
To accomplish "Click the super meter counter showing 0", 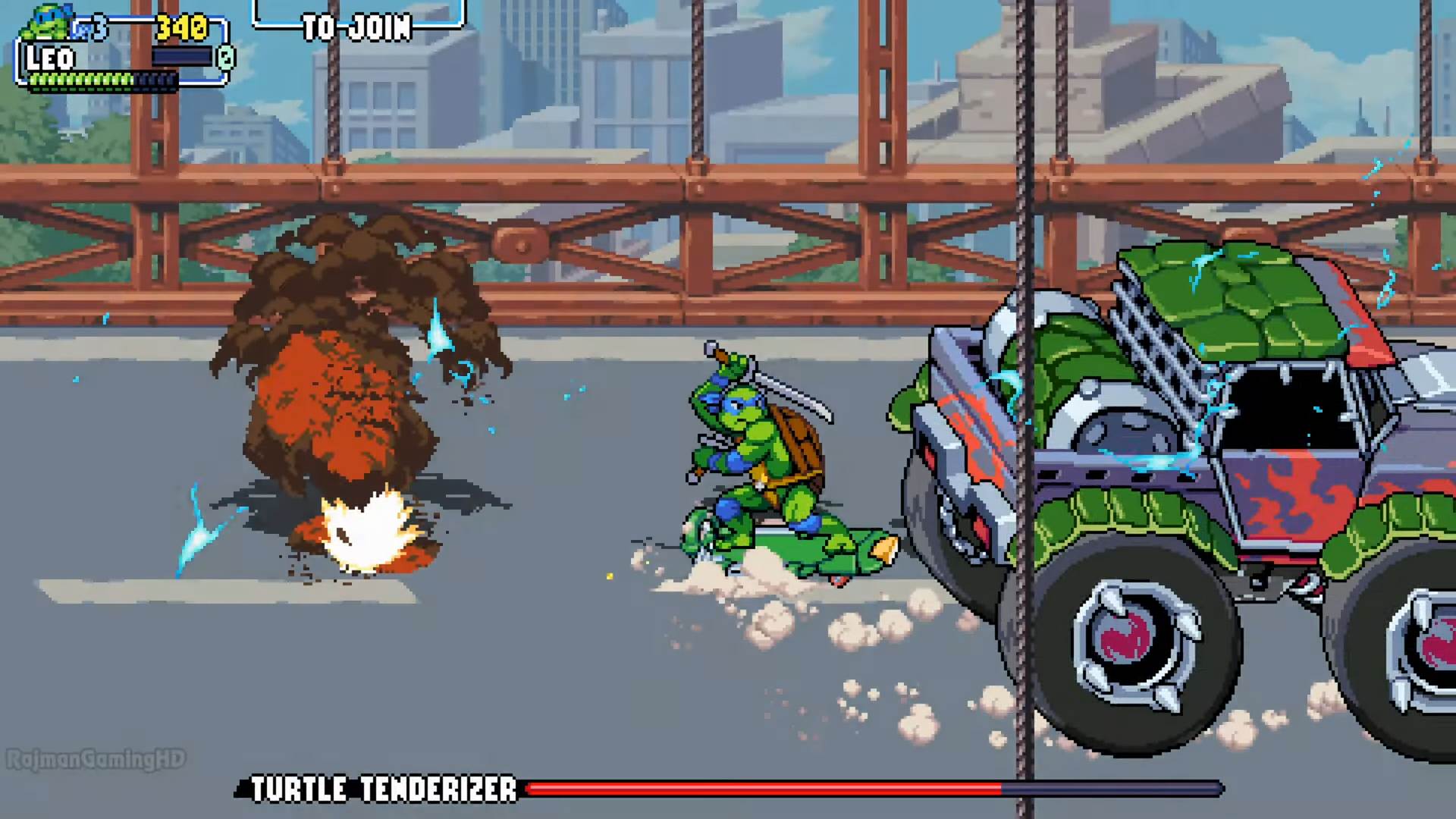I will coord(224,57).
